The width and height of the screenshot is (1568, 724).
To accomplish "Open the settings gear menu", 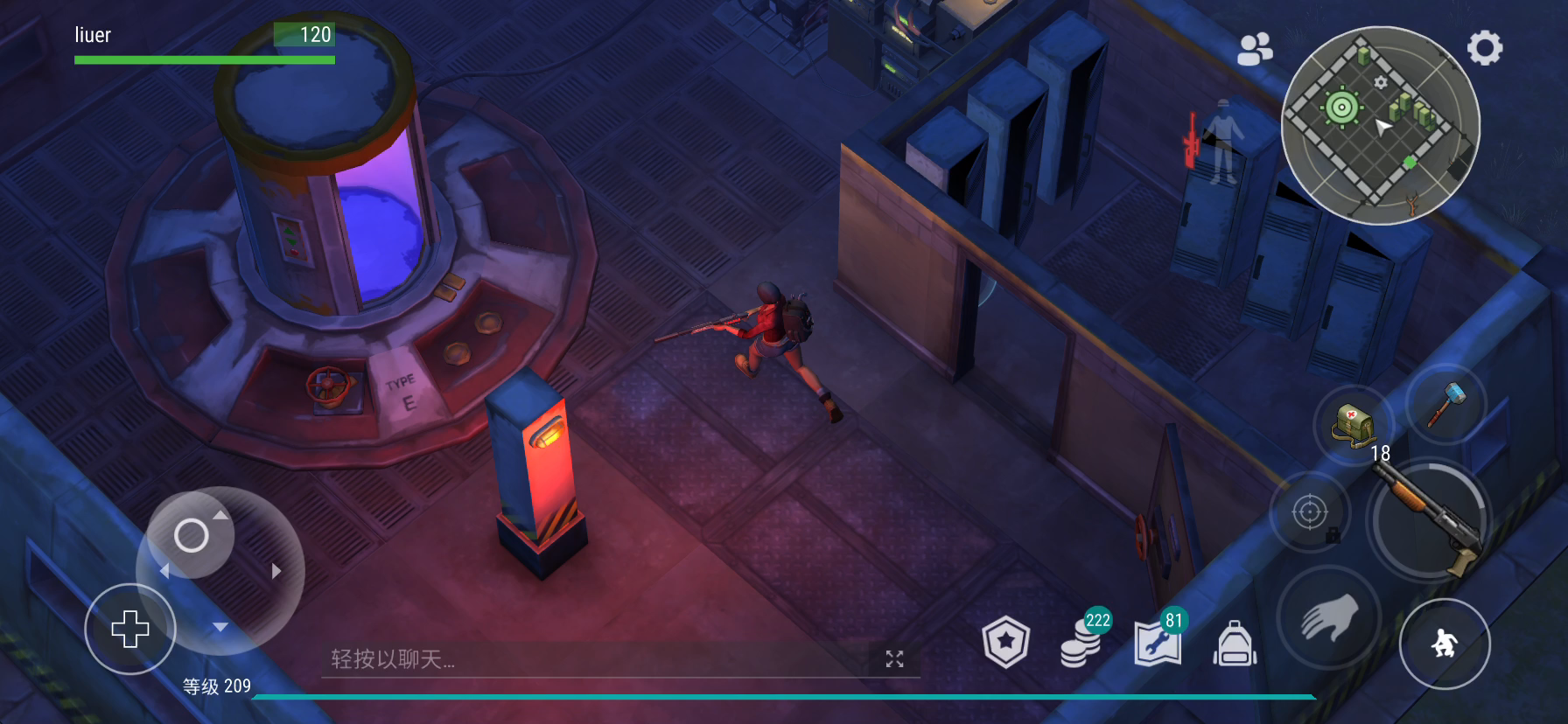I will [1484, 48].
